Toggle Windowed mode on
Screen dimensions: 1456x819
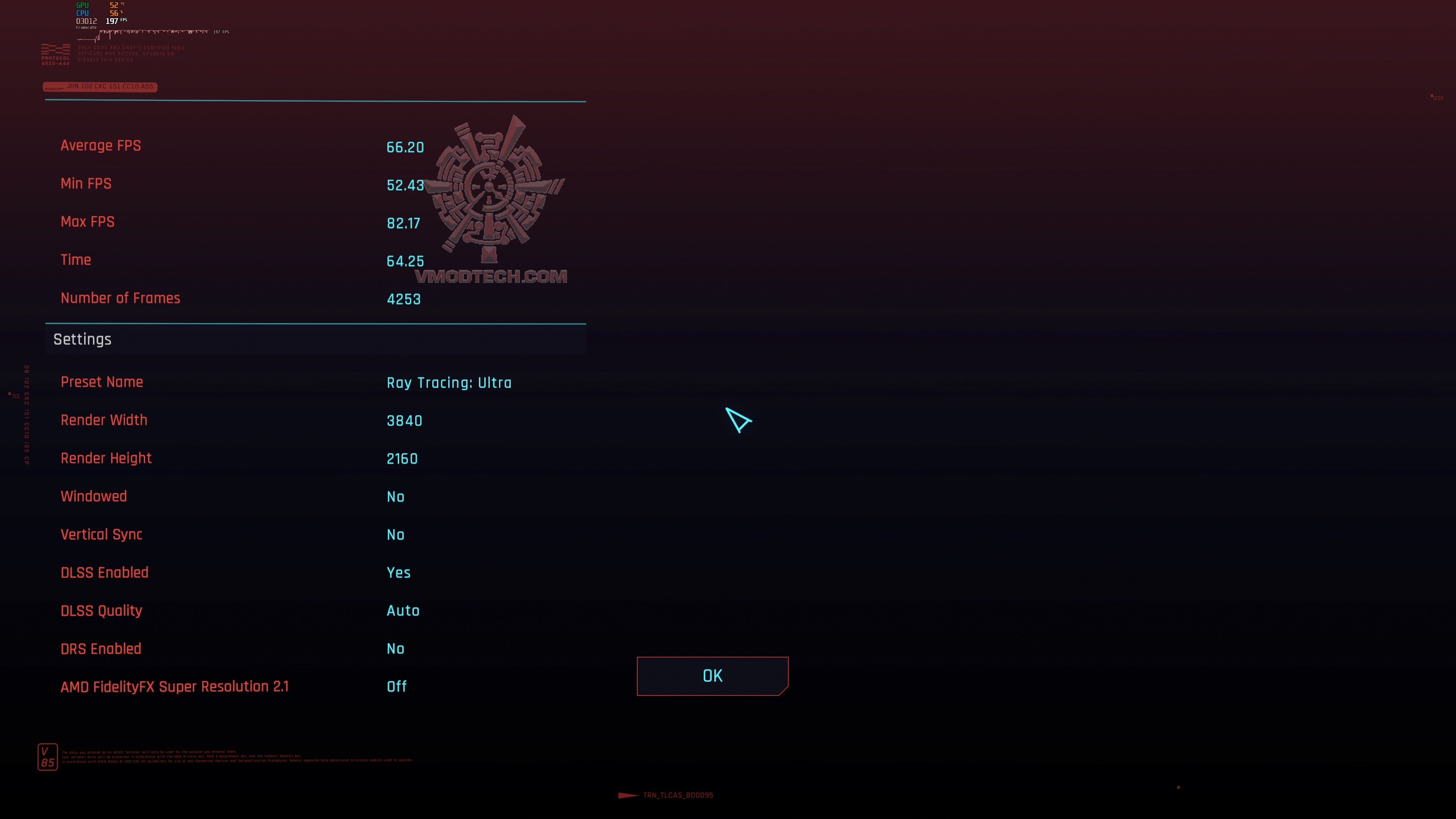pos(395,496)
